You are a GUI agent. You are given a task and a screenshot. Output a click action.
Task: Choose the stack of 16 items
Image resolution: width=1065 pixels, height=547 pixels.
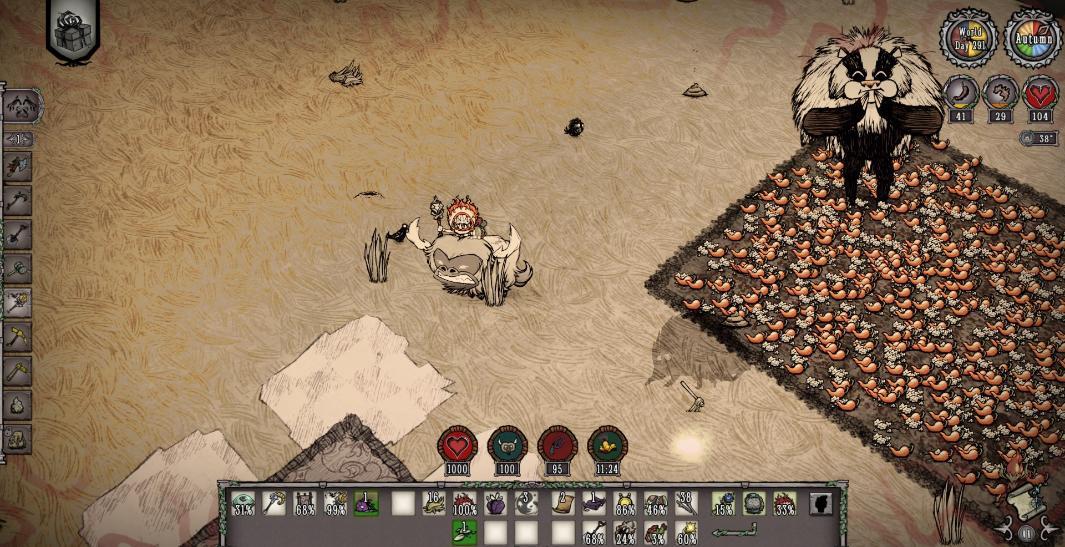(x=433, y=504)
